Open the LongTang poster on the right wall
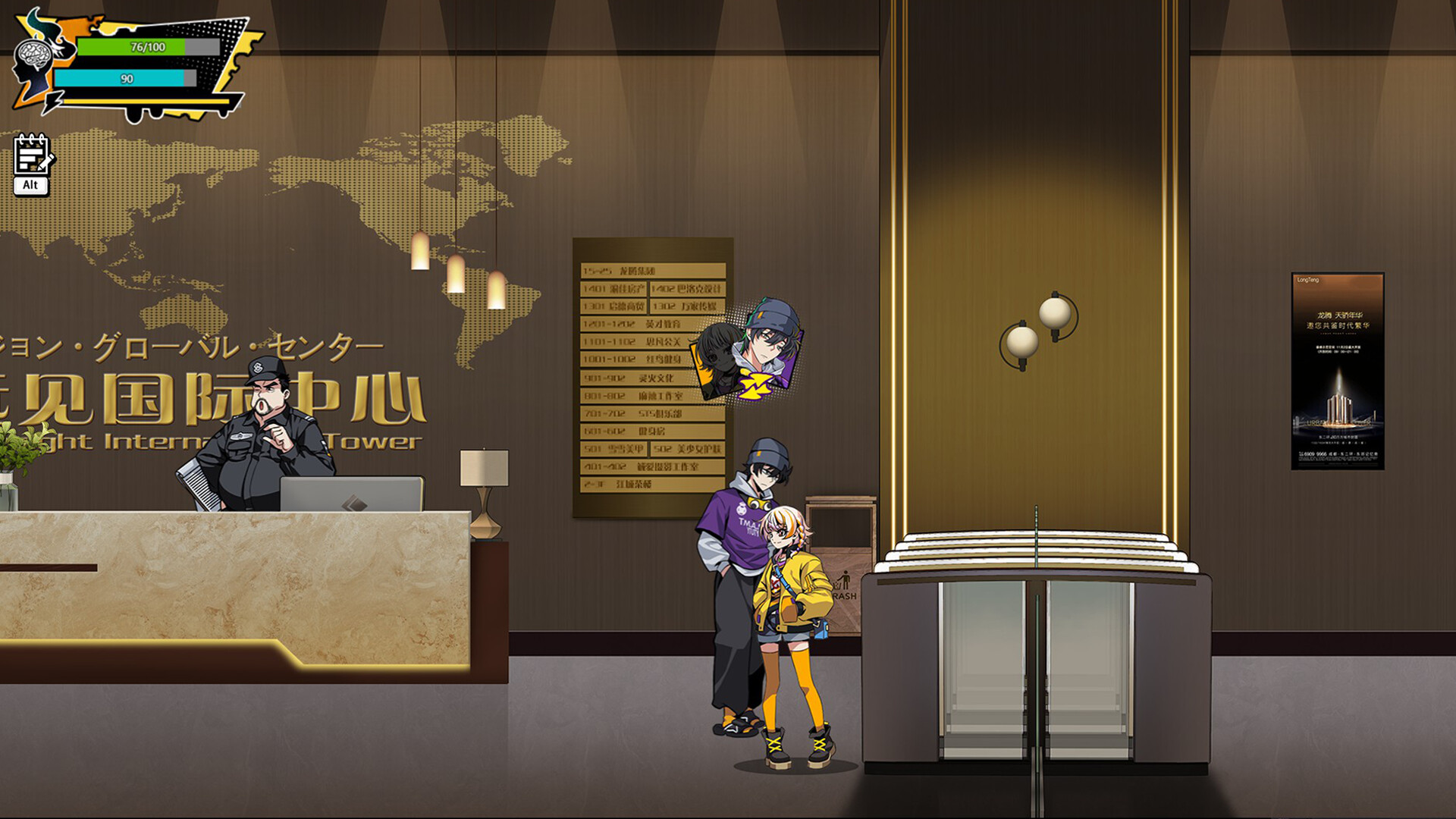1456x819 pixels. click(x=1339, y=372)
